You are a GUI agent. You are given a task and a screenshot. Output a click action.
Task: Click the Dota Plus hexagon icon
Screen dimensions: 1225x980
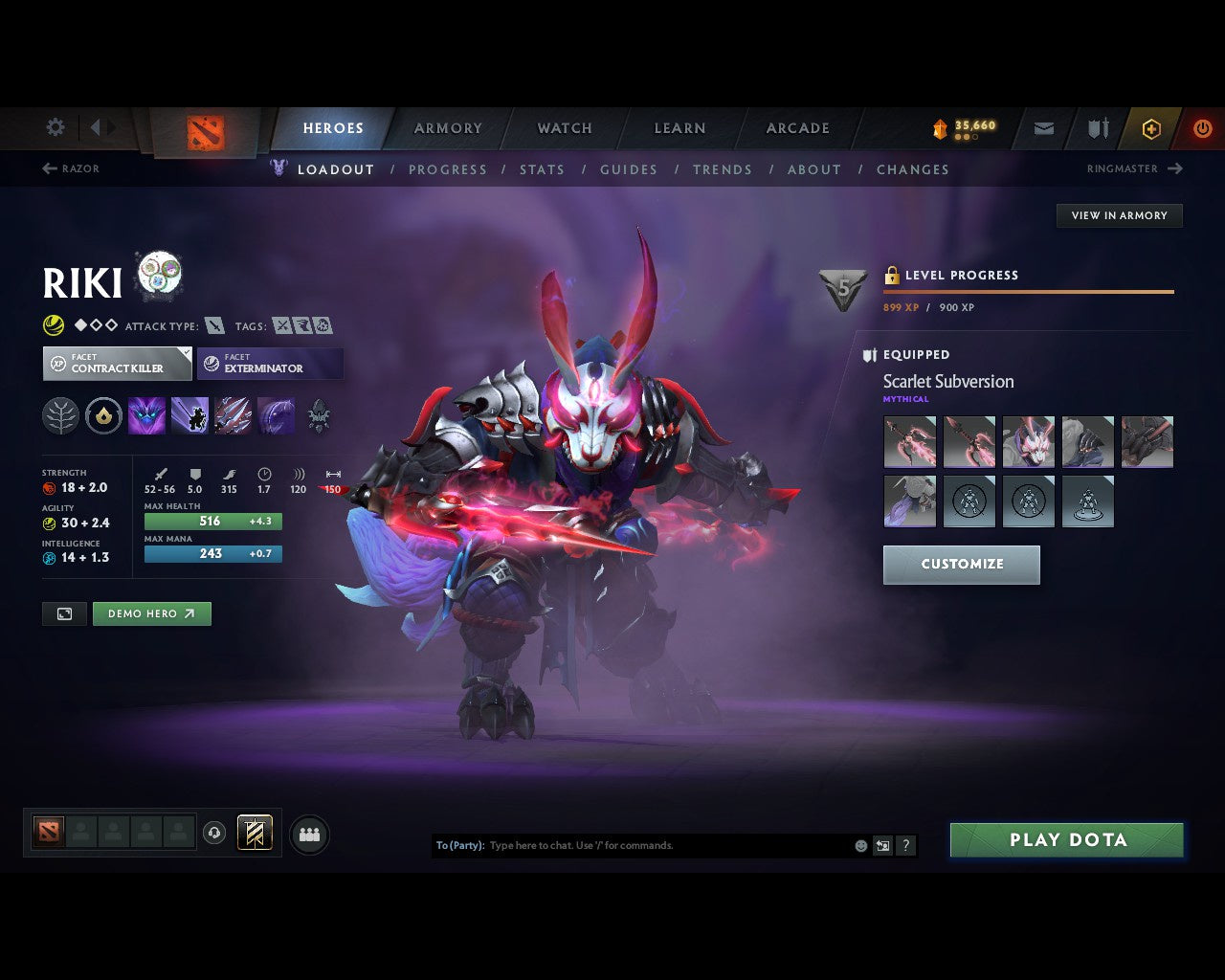pos(1151,127)
